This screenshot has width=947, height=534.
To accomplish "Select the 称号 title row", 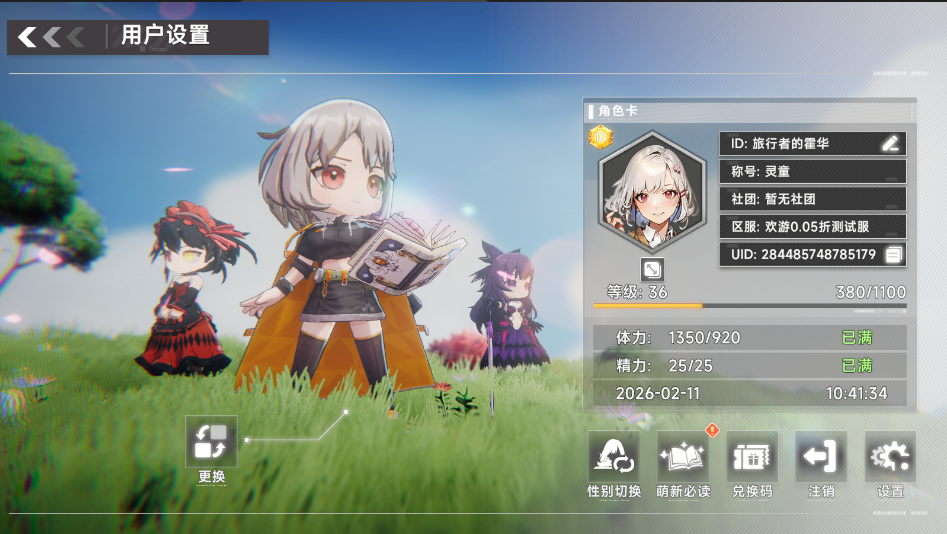I will [x=812, y=171].
